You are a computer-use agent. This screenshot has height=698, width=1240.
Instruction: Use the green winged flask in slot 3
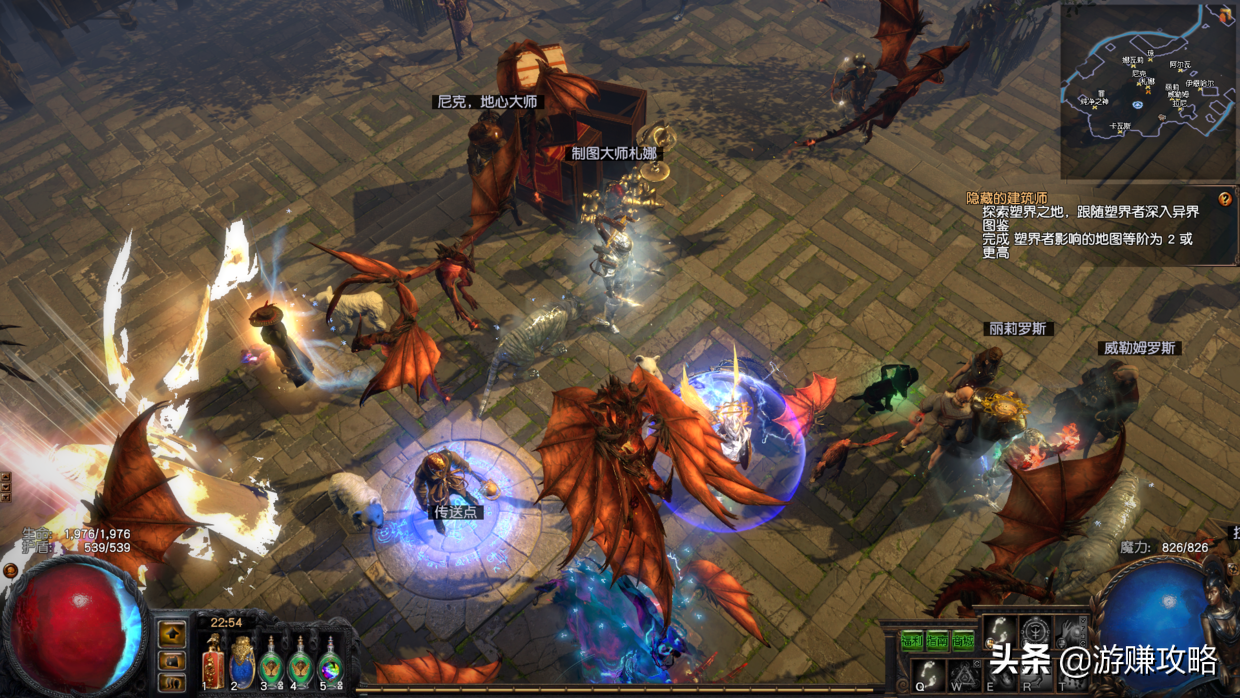click(x=271, y=661)
